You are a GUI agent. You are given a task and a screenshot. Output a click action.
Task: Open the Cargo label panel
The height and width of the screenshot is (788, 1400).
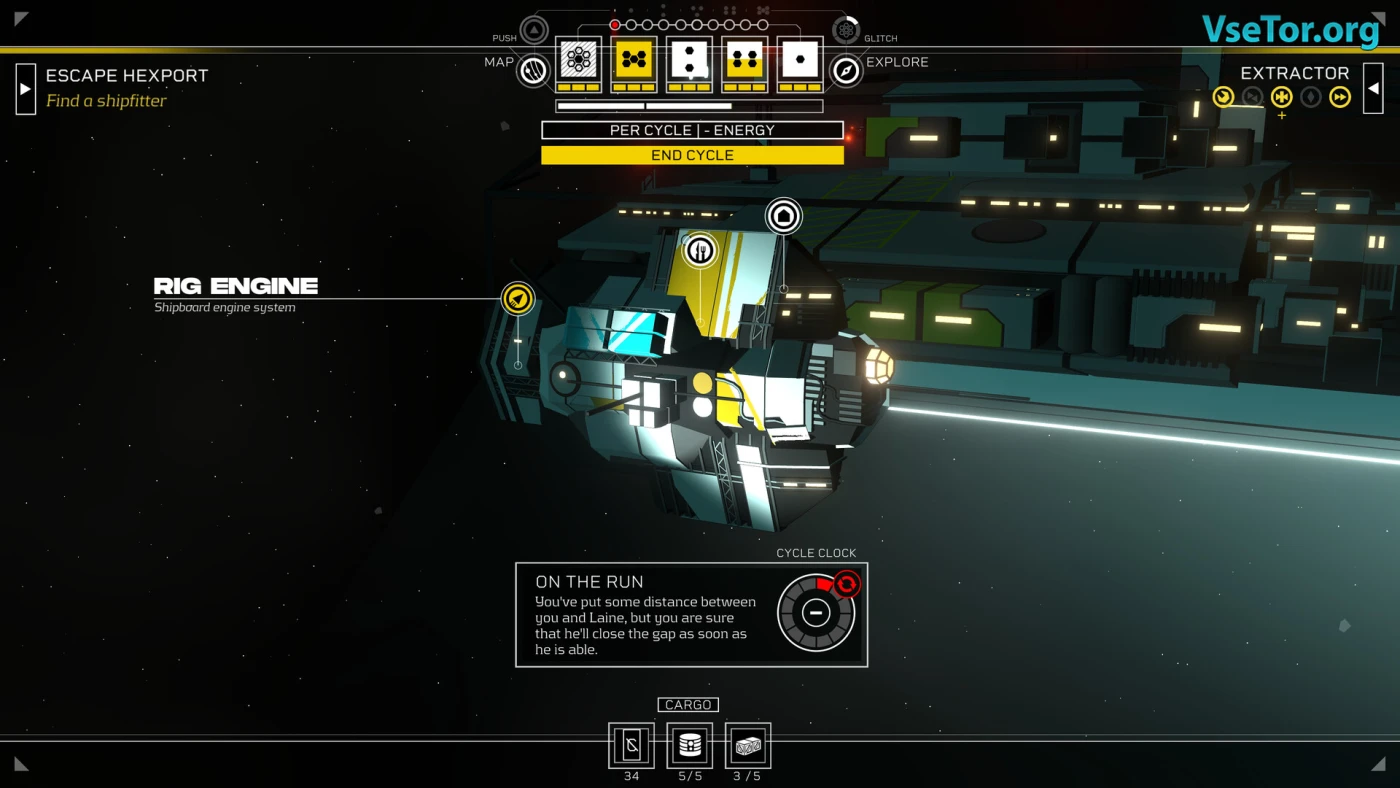tap(688, 705)
